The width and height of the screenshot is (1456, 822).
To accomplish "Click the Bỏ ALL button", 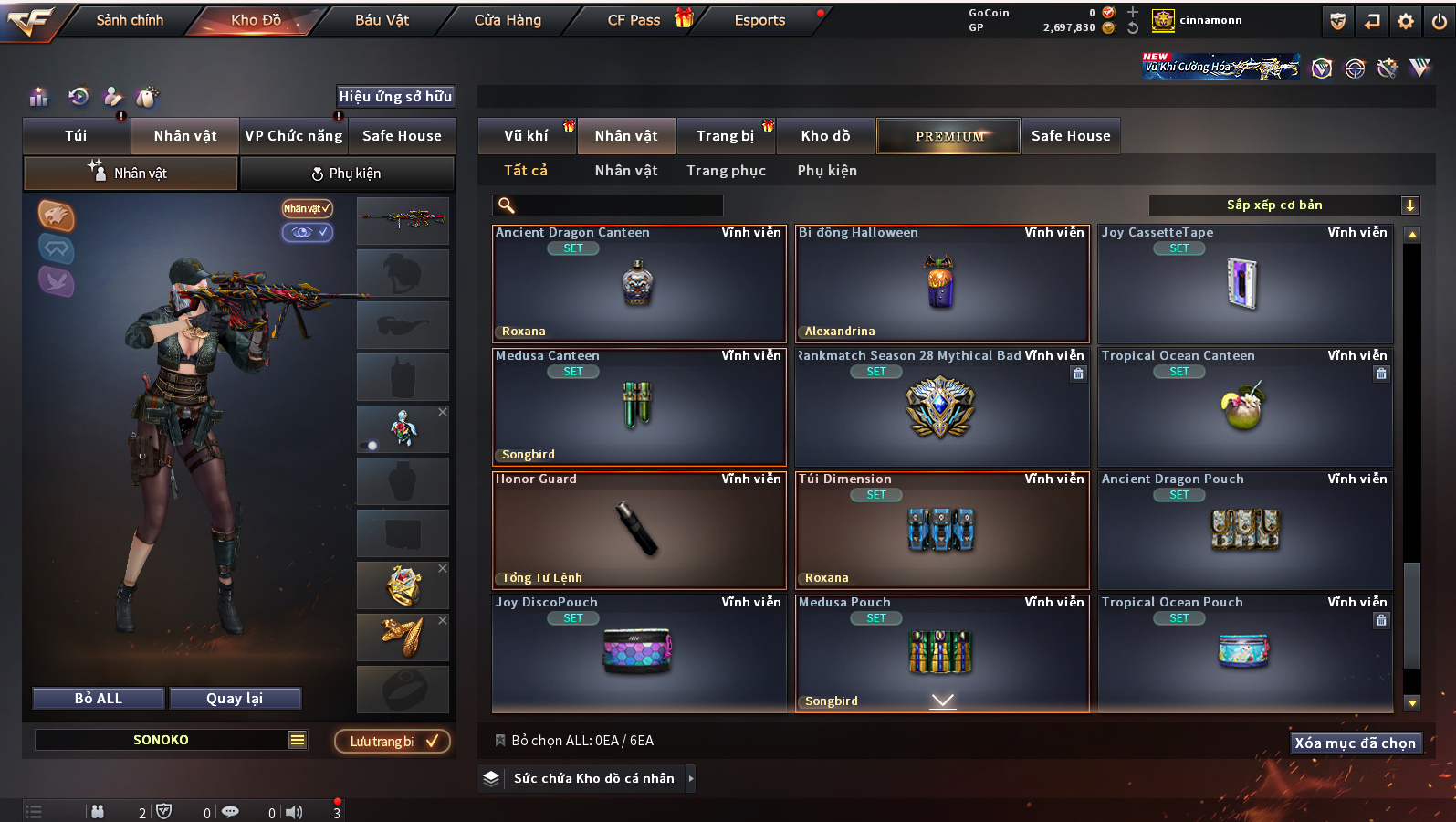I will click(x=99, y=699).
